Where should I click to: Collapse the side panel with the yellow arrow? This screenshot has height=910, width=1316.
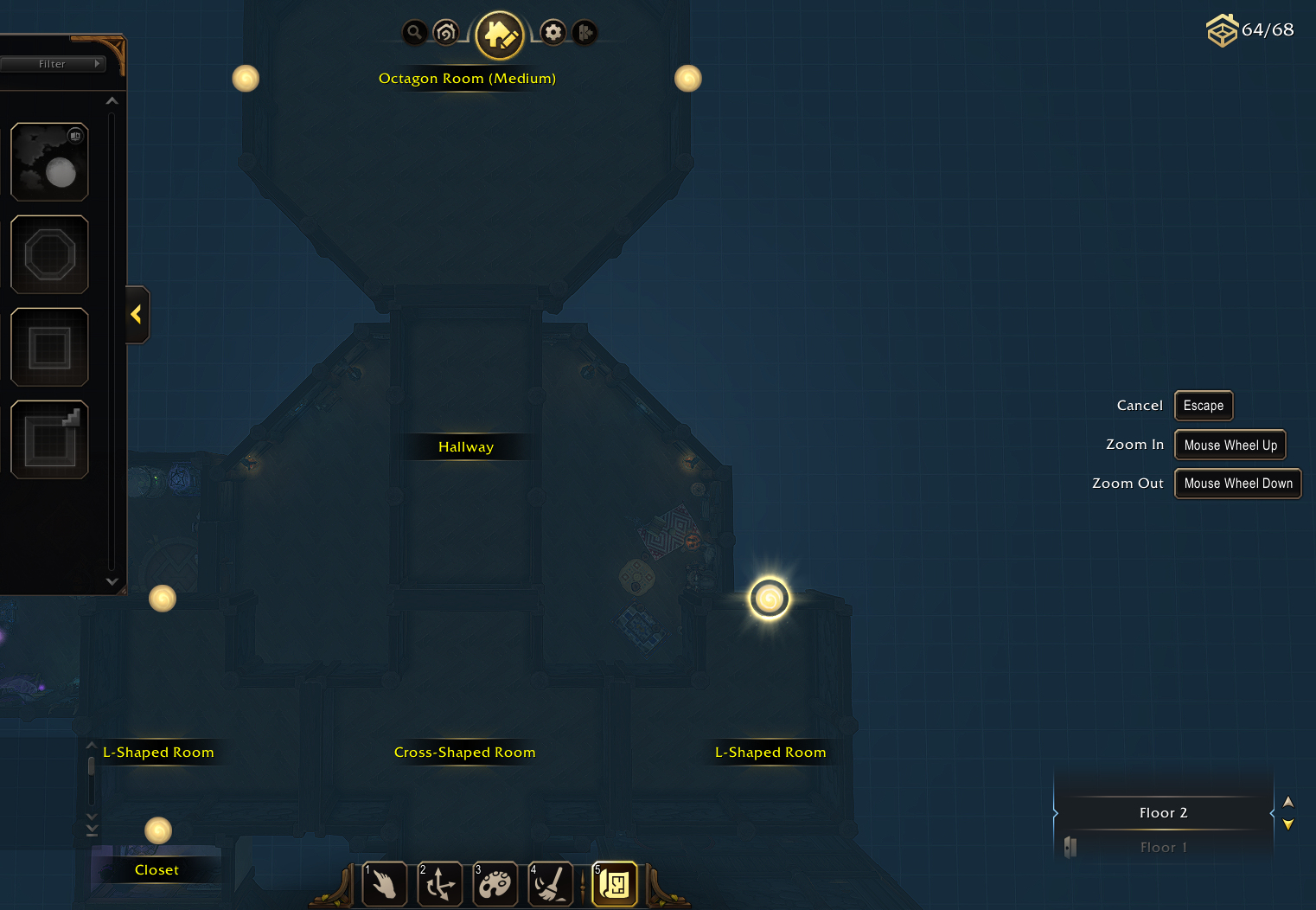click(x=137, y=314)
